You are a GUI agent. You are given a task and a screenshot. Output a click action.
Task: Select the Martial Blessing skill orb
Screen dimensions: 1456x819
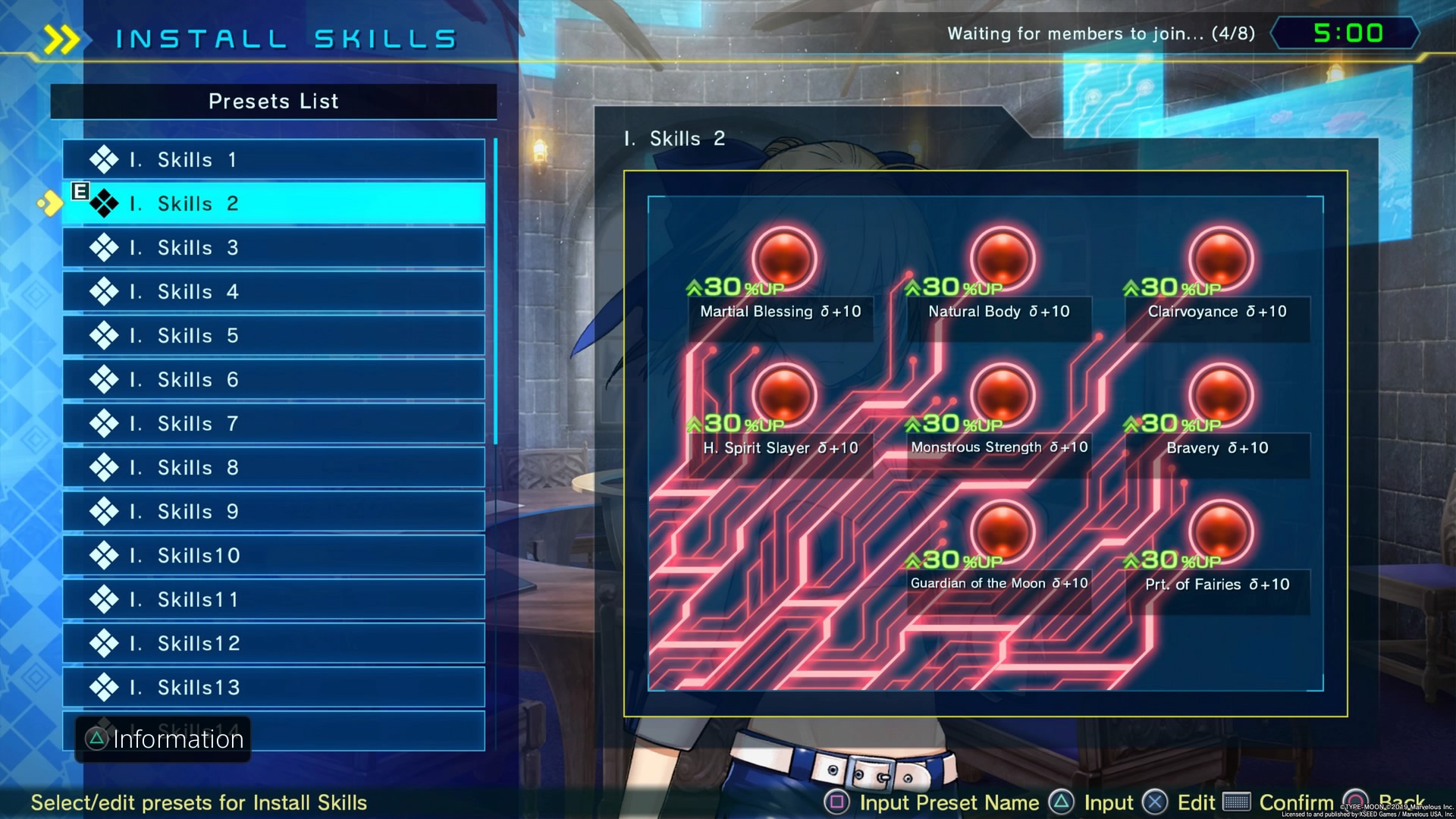784,258
